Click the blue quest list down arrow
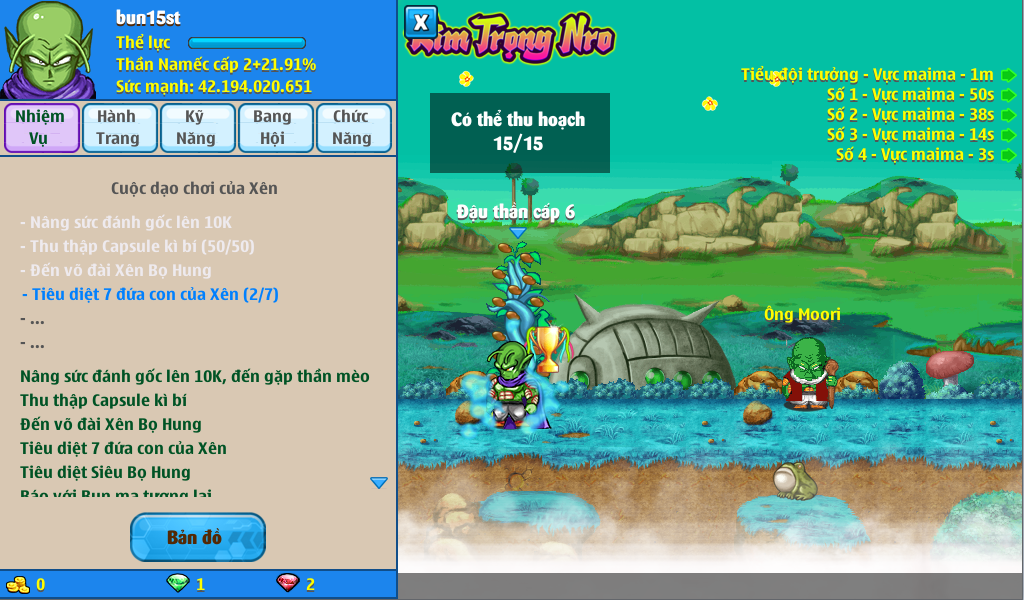Screen dimensions: 1024x600 click(379, 483)
